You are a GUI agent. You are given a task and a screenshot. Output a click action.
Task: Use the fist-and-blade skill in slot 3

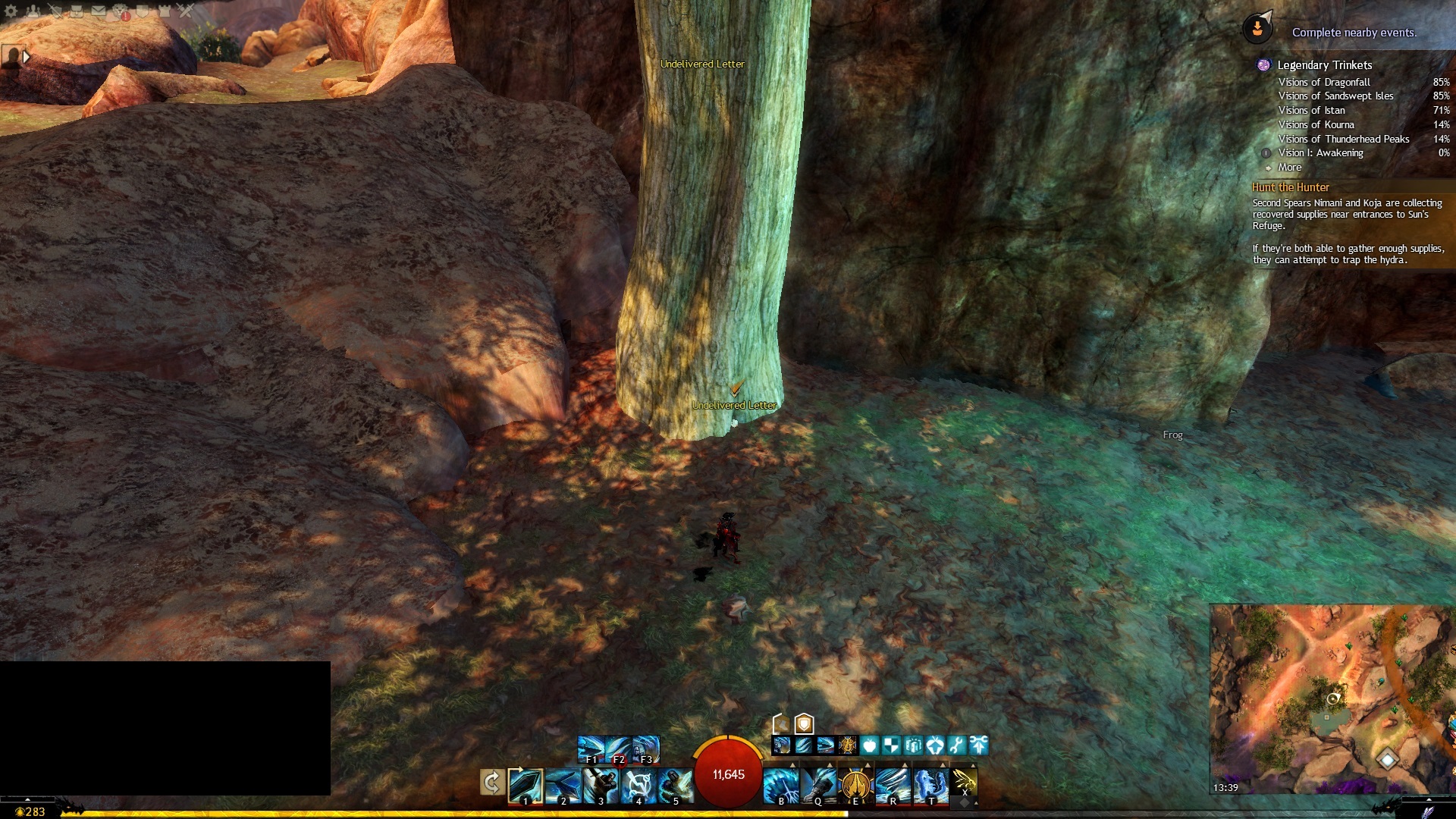tap(601, 786)
